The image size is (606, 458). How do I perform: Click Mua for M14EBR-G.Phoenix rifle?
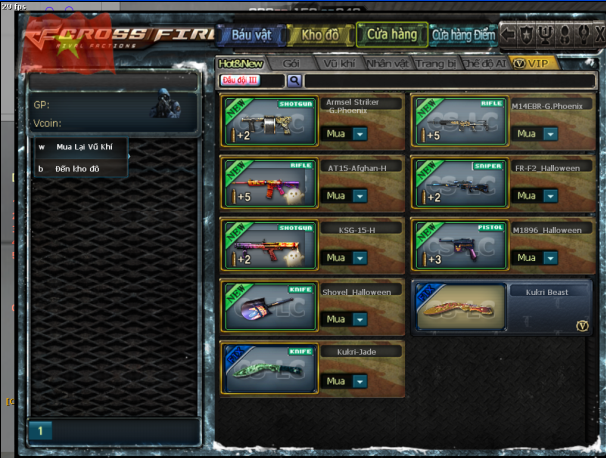524,134
